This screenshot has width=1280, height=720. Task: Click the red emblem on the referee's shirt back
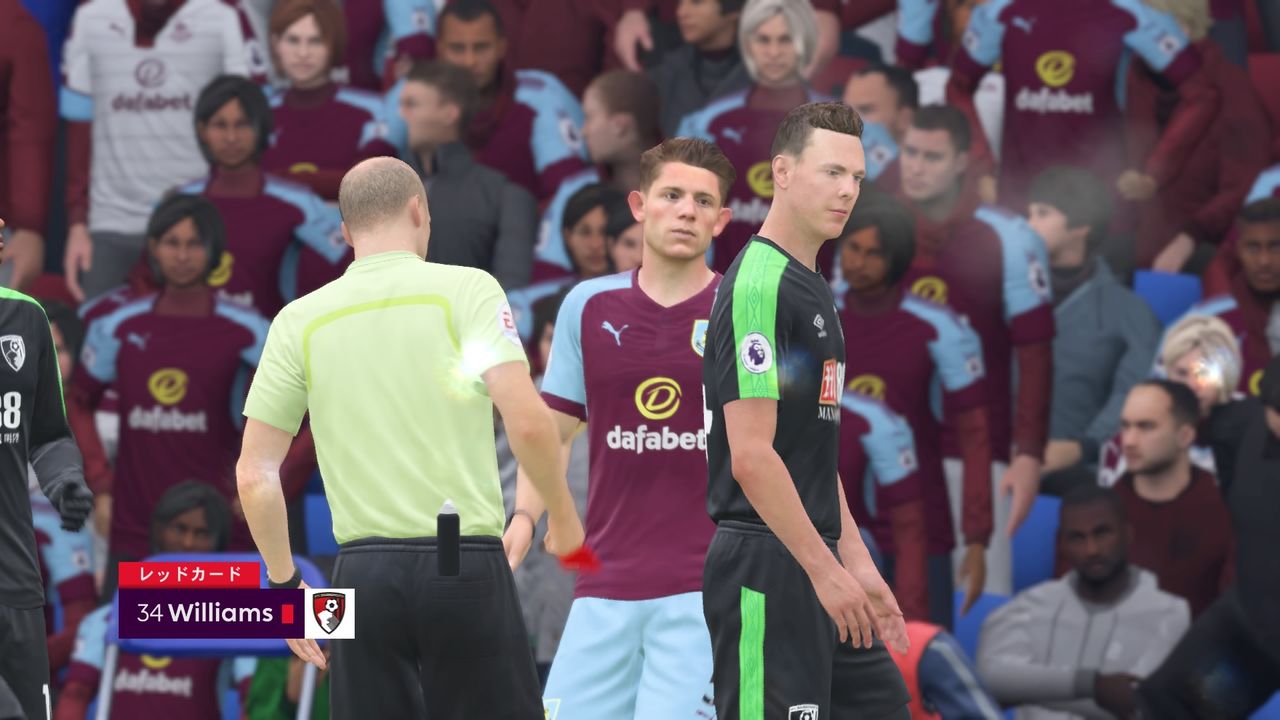(x=507, y=322)
